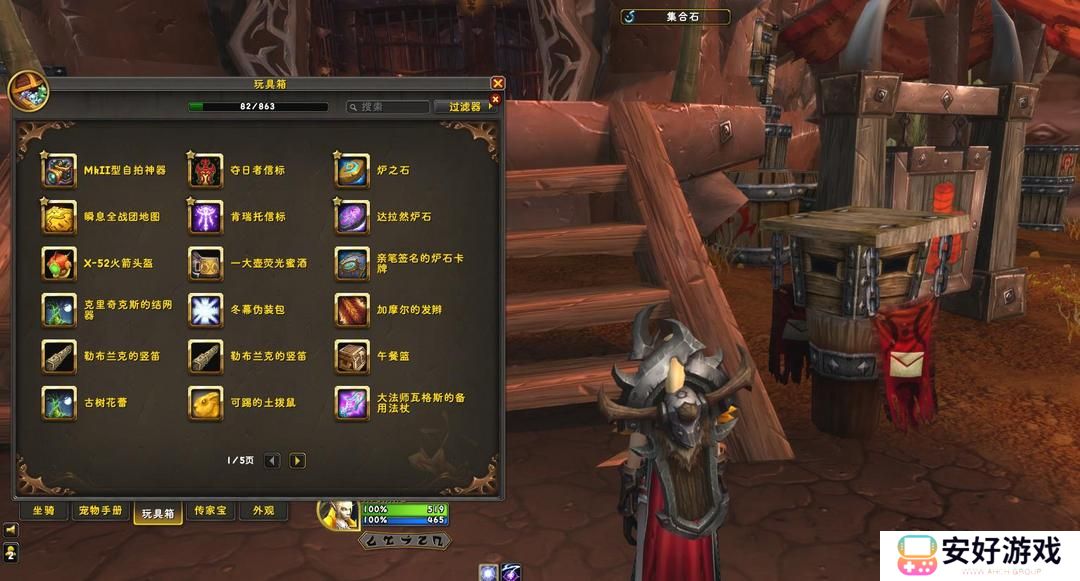The height and width of the screenshot is (581, 1080).
Task: Pick the 加摩尔的发辫 toy
Action: click(351, 310)
